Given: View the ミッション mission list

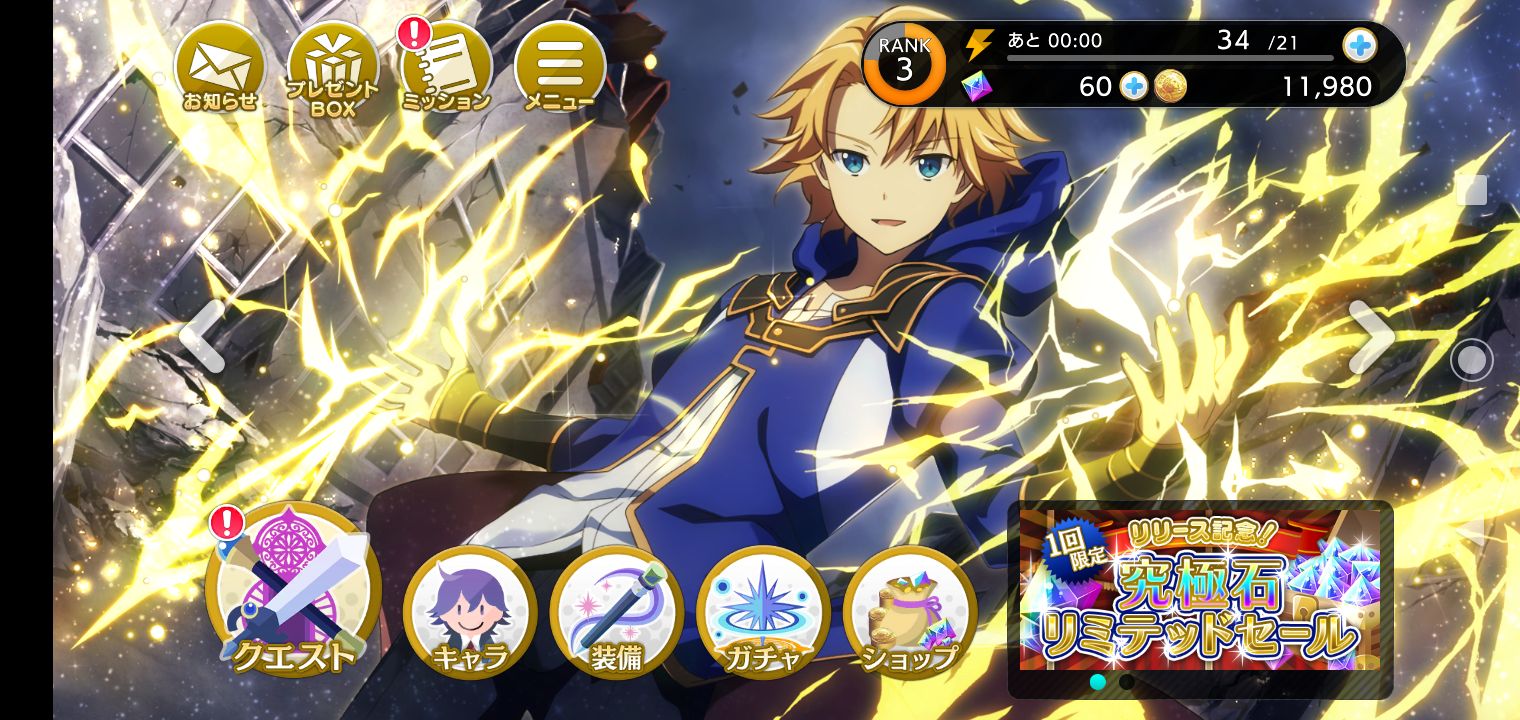Looking at the screenshot, I should (x=446, y=67).
